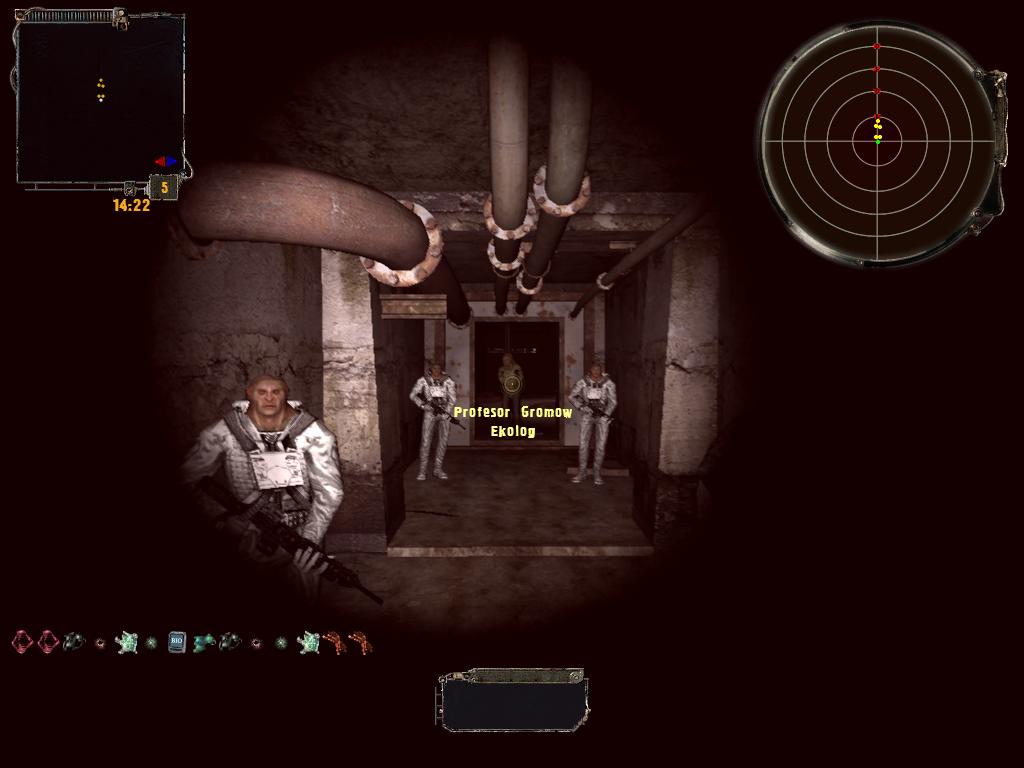This screenshot has width=1024, height=768.
Task: Select the BIO device icon on the belt
Action: click(177, 642)
